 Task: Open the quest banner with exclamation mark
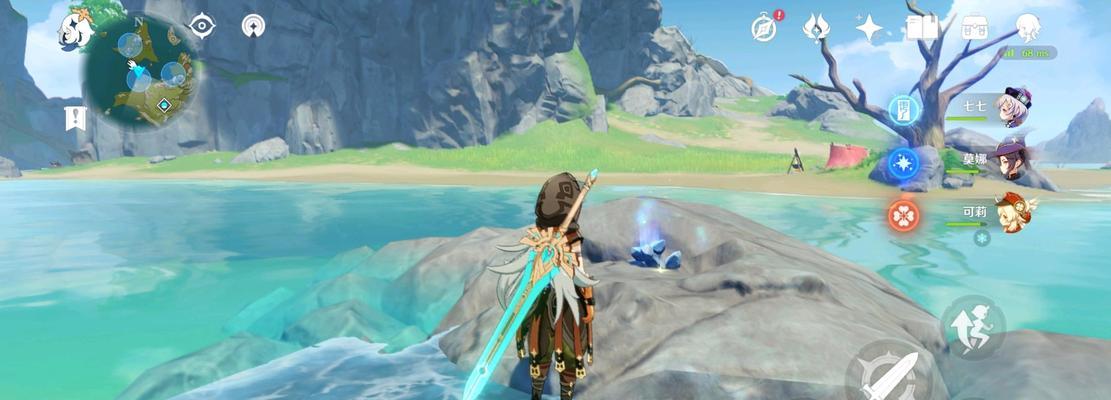tap(74, 118)
